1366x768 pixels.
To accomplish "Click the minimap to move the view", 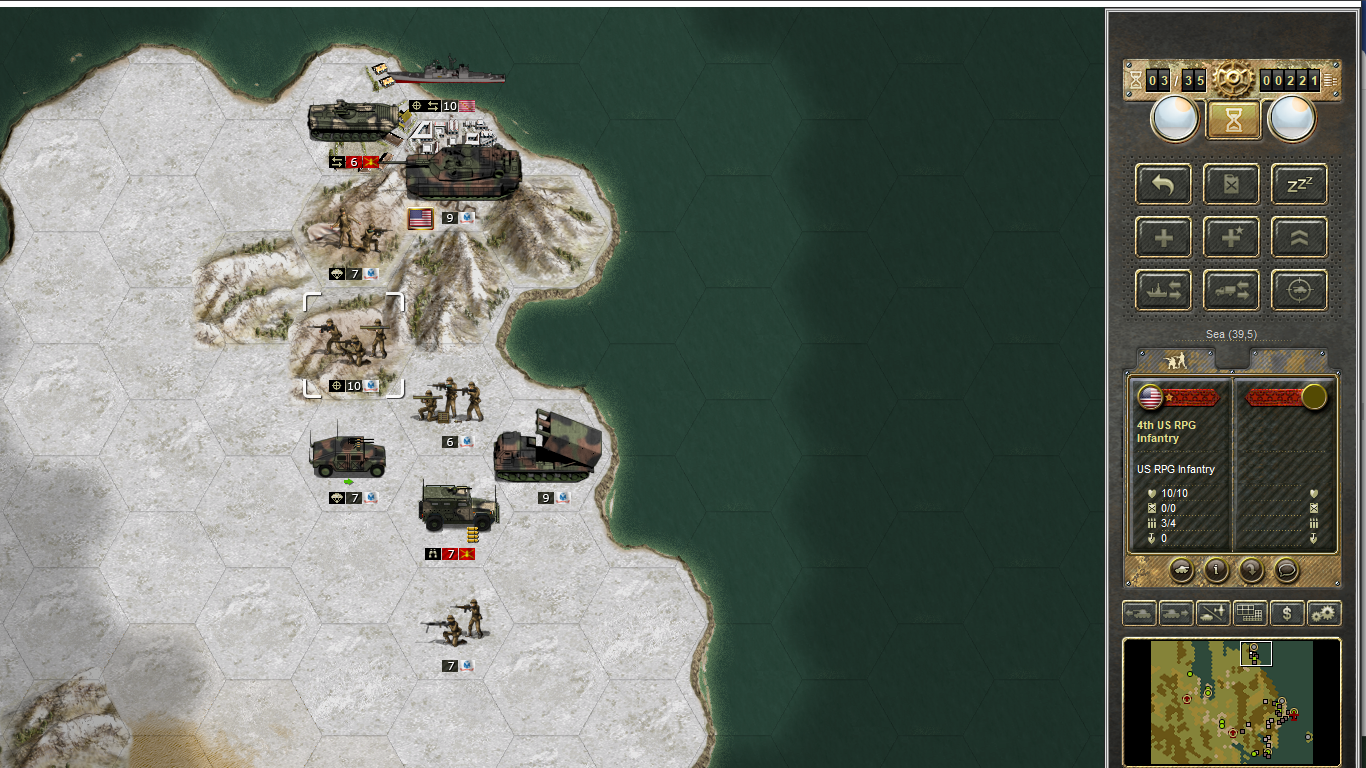I will point(1231,701).
